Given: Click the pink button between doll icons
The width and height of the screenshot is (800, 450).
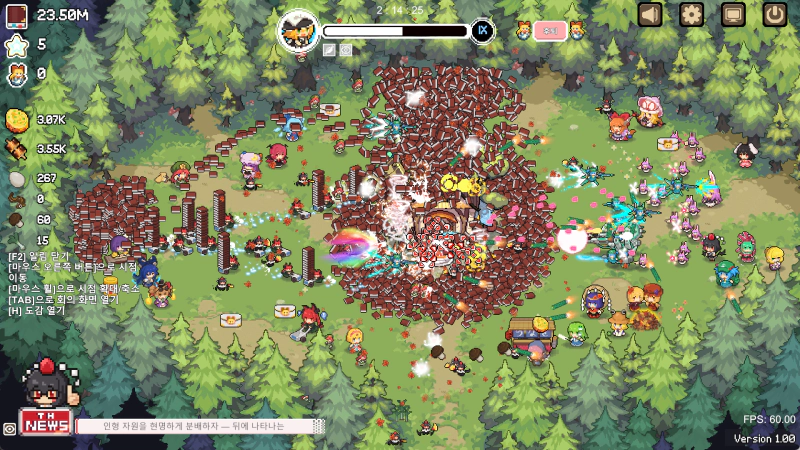Looking at the screenshot, I should coord(549,30).
